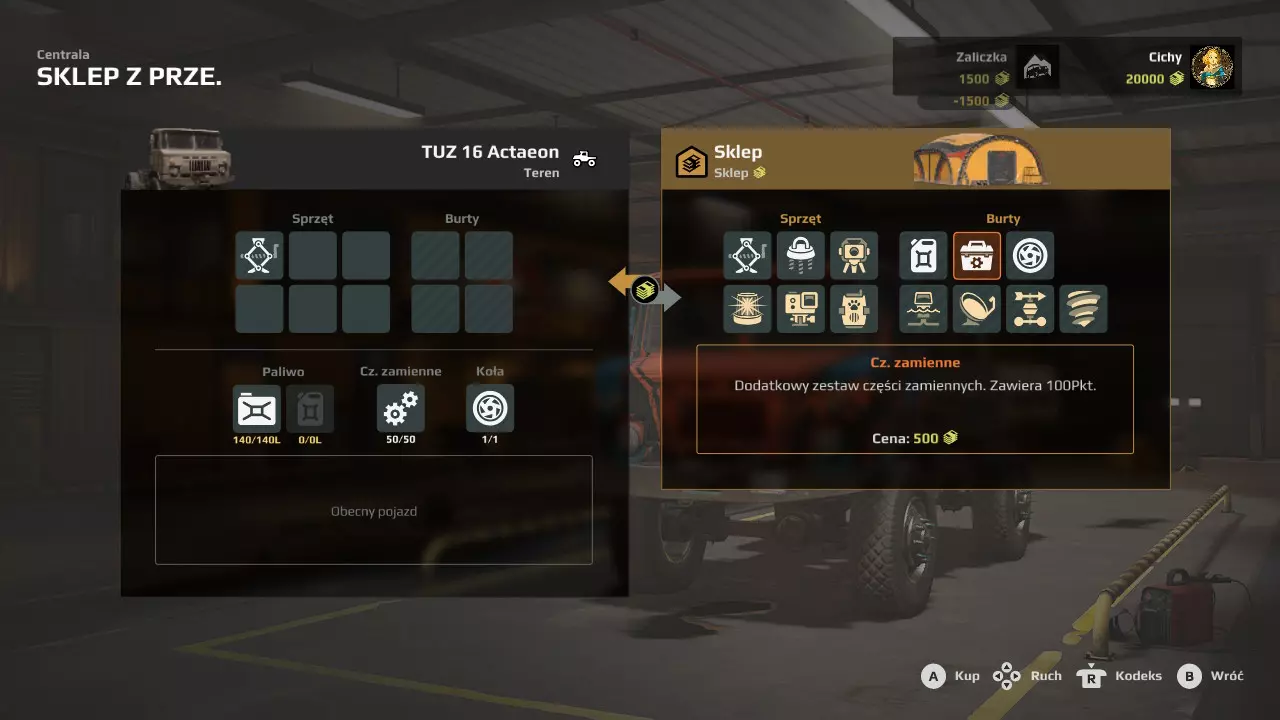Screen dimensions: 1280x720
Task: Choose the tornado-shaped shop item
Action: [1083, 309]
